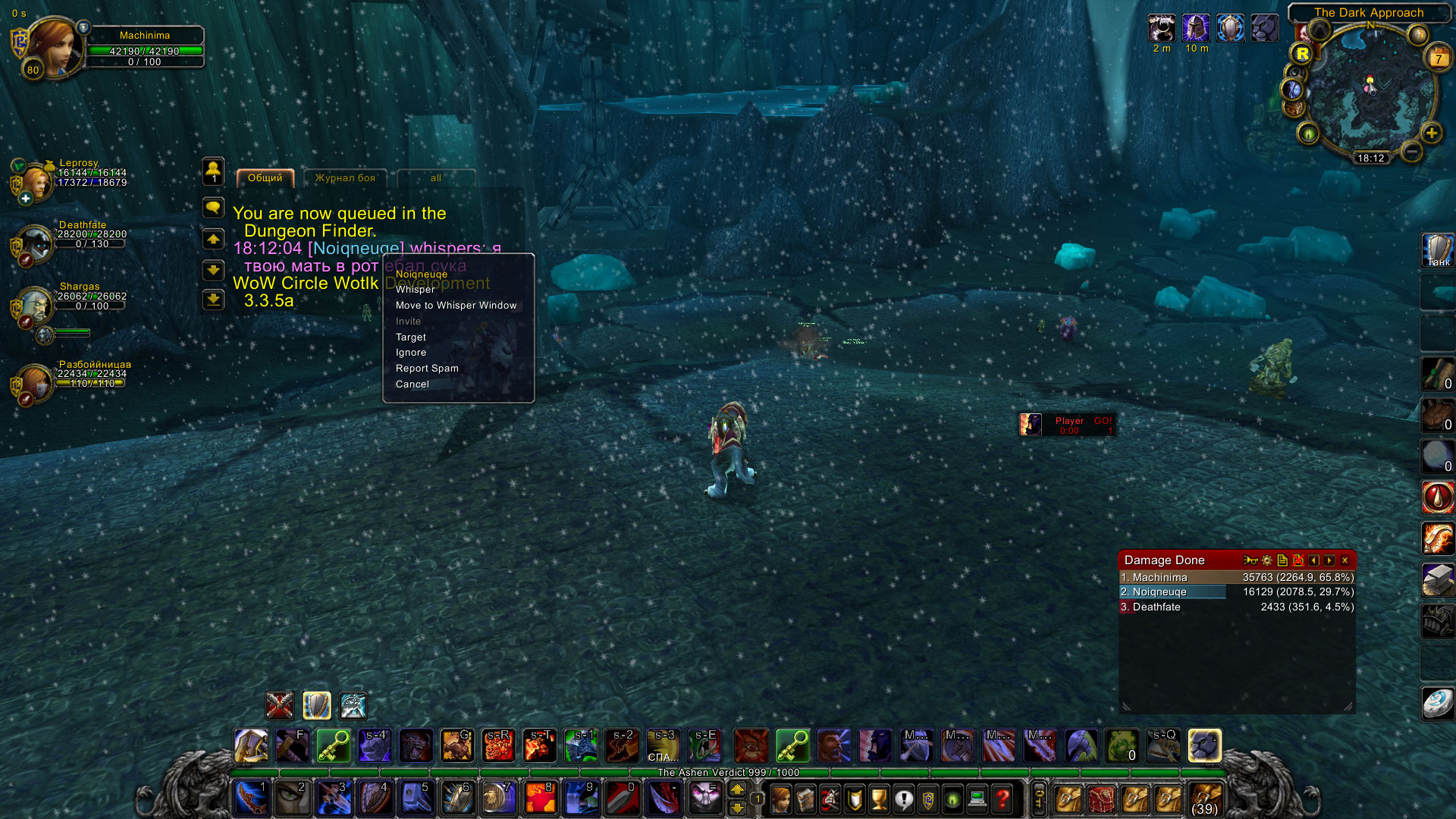This screenshot has height=819, width=1456.
Task: Click Report Spam in the context menu
Action: (x=427, y=369)
